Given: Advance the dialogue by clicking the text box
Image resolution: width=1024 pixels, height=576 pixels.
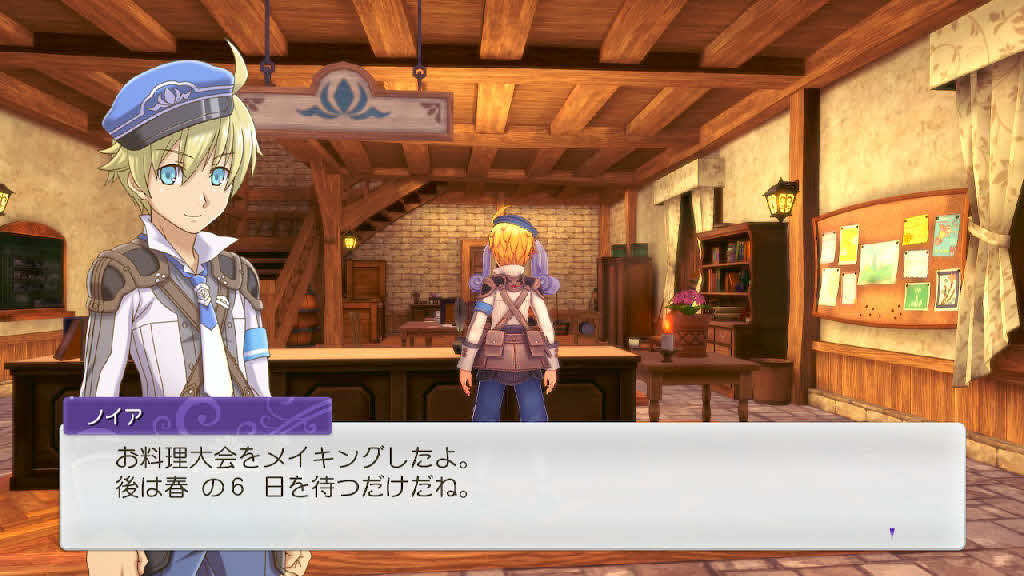Looking at the screenshot, I should coord(512,486).
